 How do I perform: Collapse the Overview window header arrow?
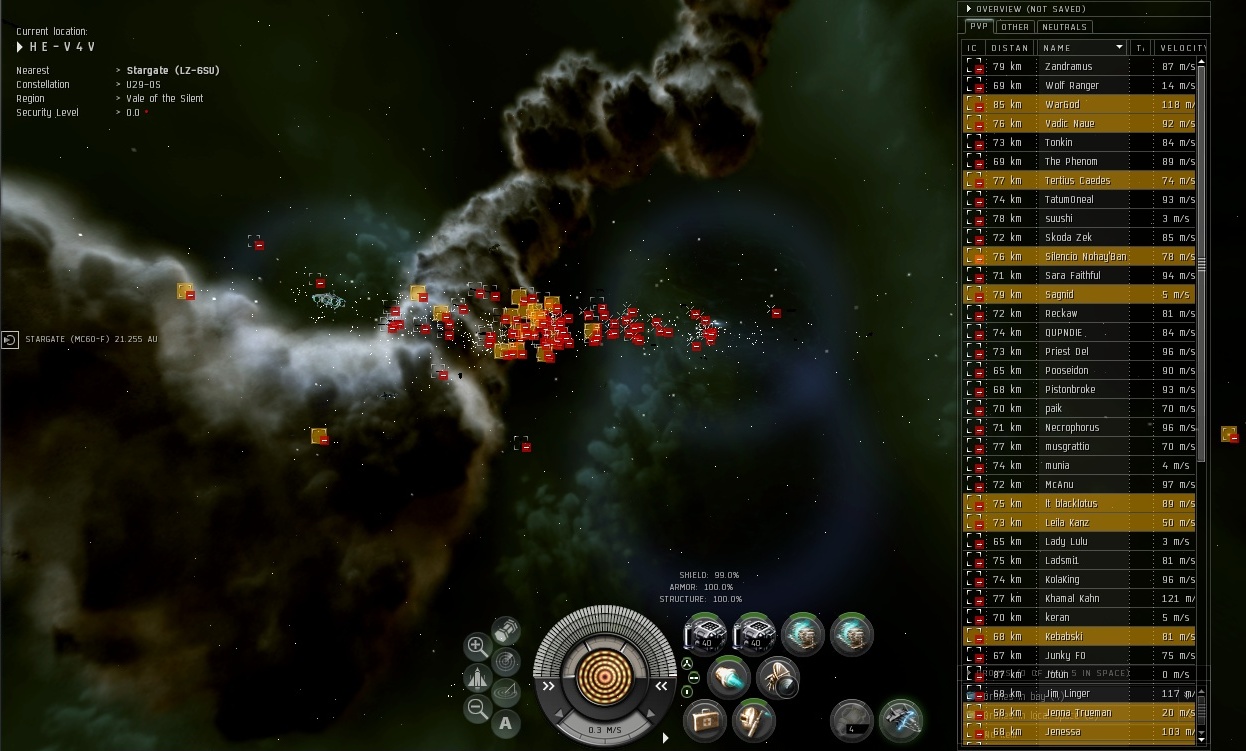pos(969,9)
